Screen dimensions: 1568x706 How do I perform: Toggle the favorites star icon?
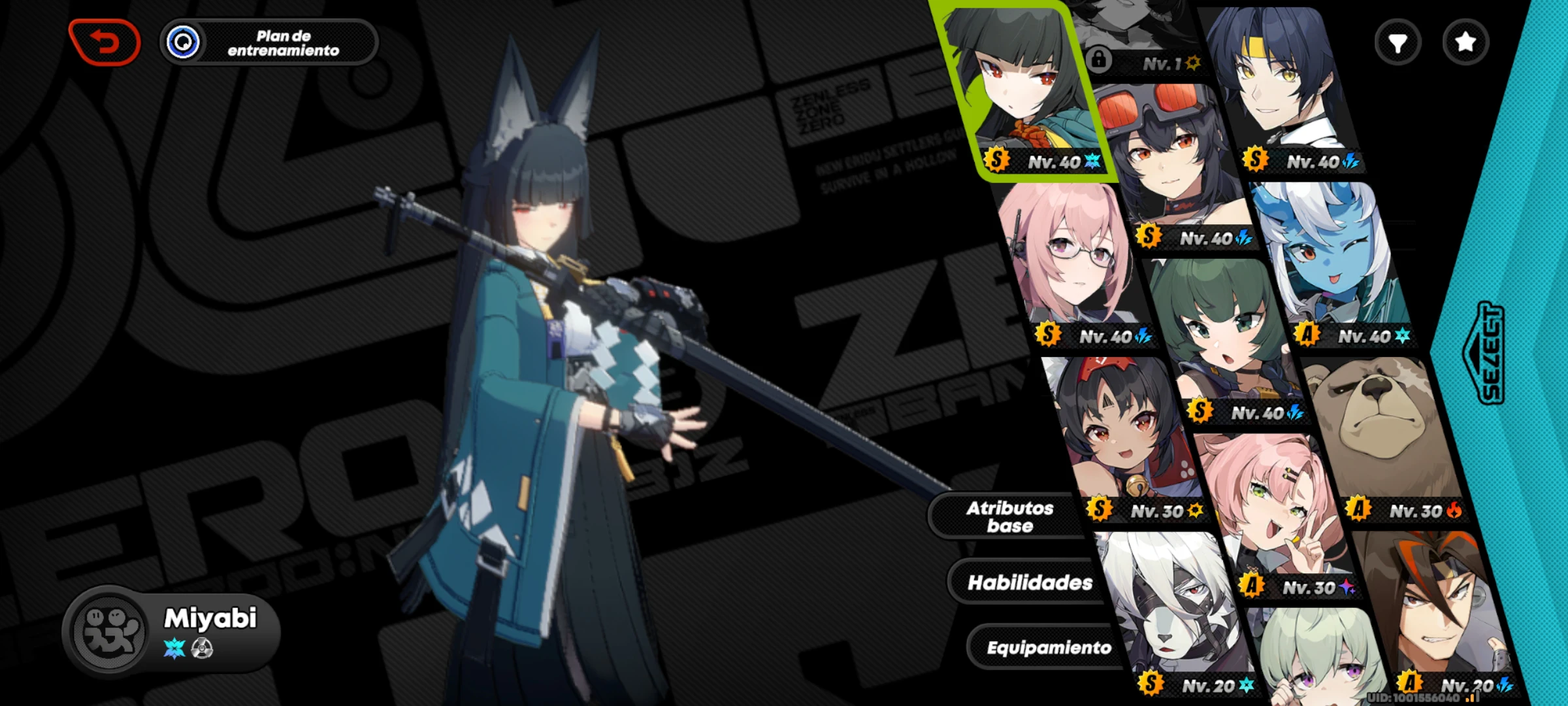click(x=1465, y=42)
